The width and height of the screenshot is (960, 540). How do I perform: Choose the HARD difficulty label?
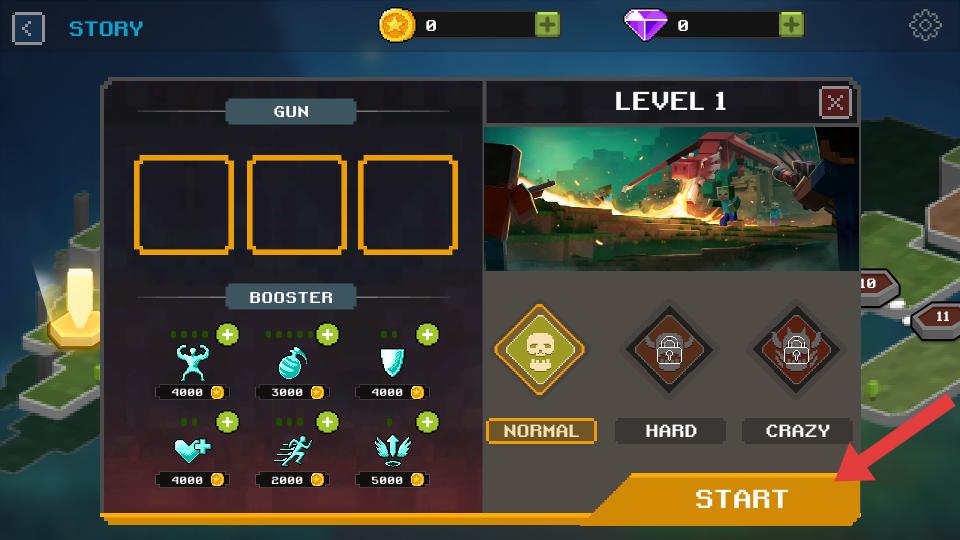coord(670,431)
